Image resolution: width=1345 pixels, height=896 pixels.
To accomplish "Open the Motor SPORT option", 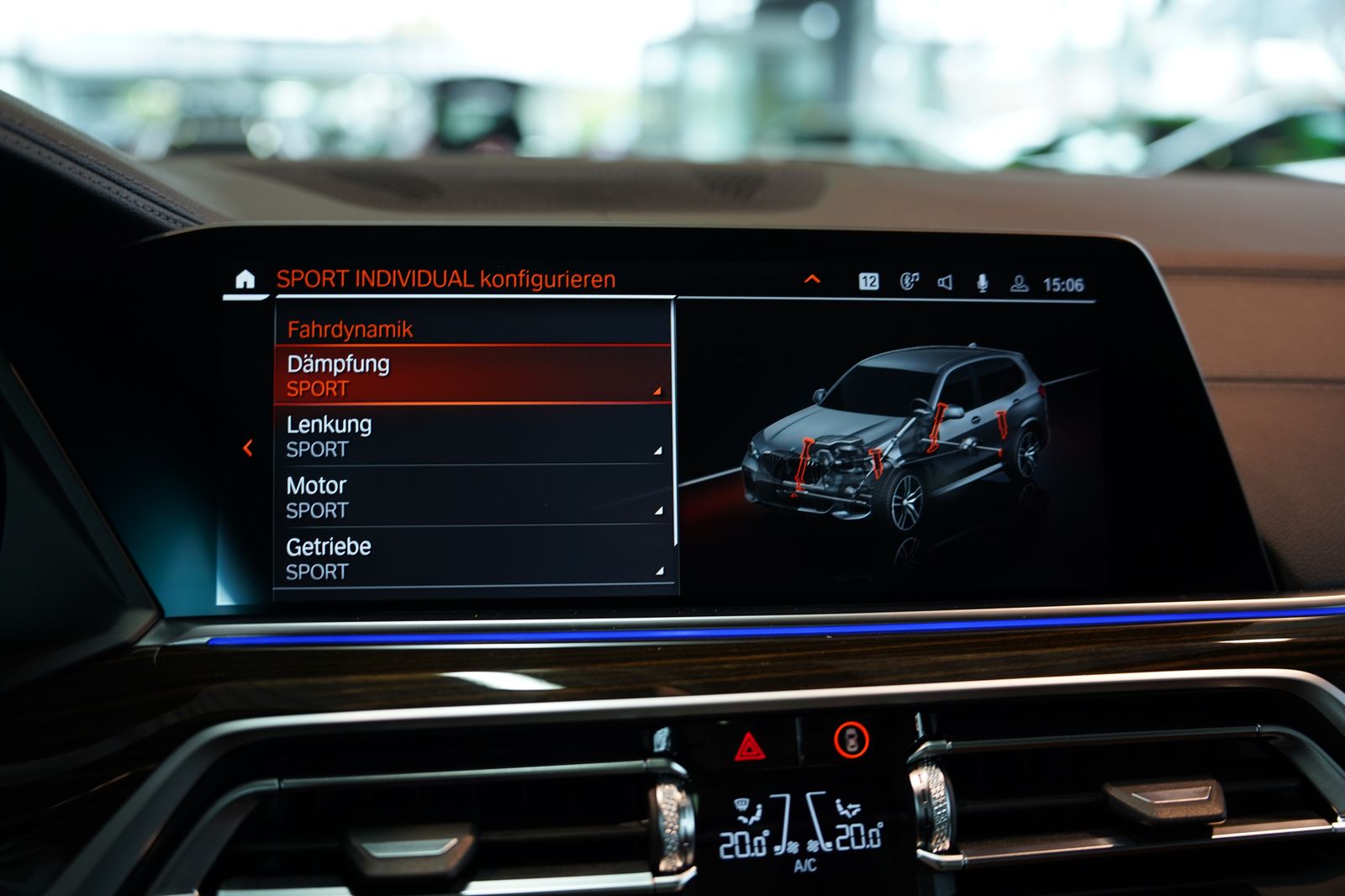I will tap(472, 498).
